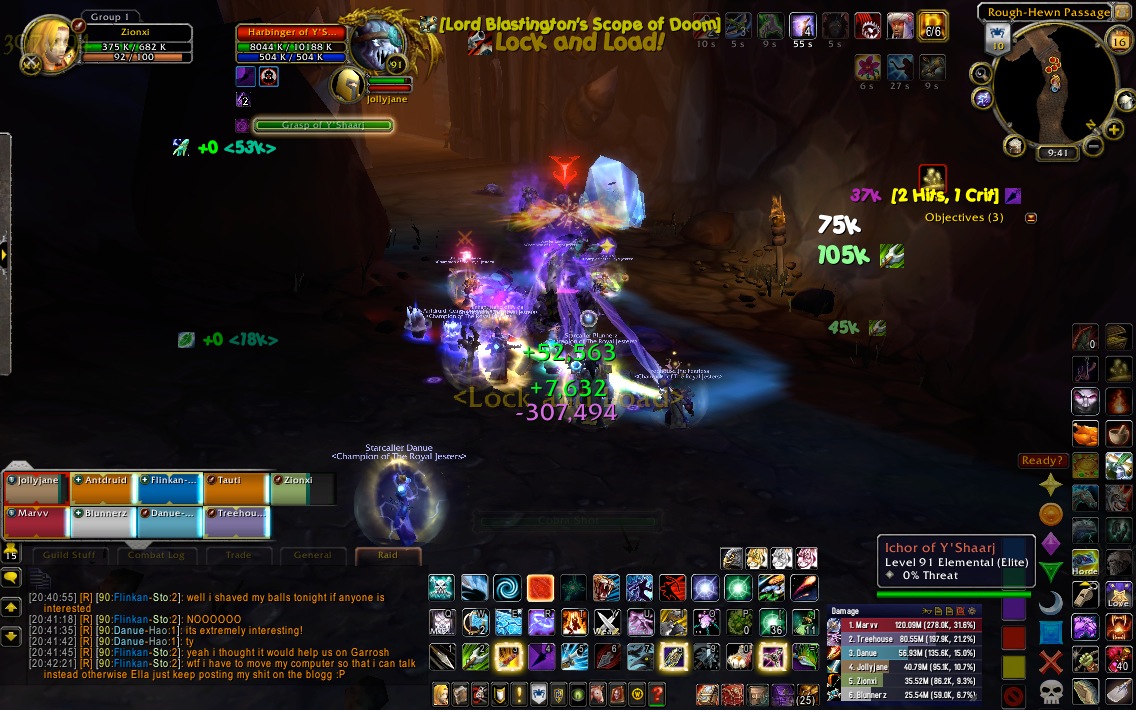Place the skull raid target marker
1136x710 pixels.
pyautogui.click(x=1050, y=691)
